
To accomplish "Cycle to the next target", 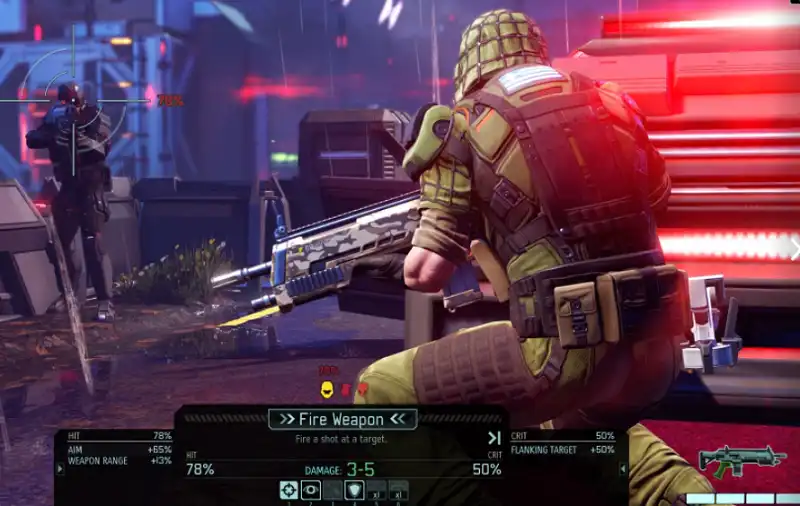I will pos(493,438).
